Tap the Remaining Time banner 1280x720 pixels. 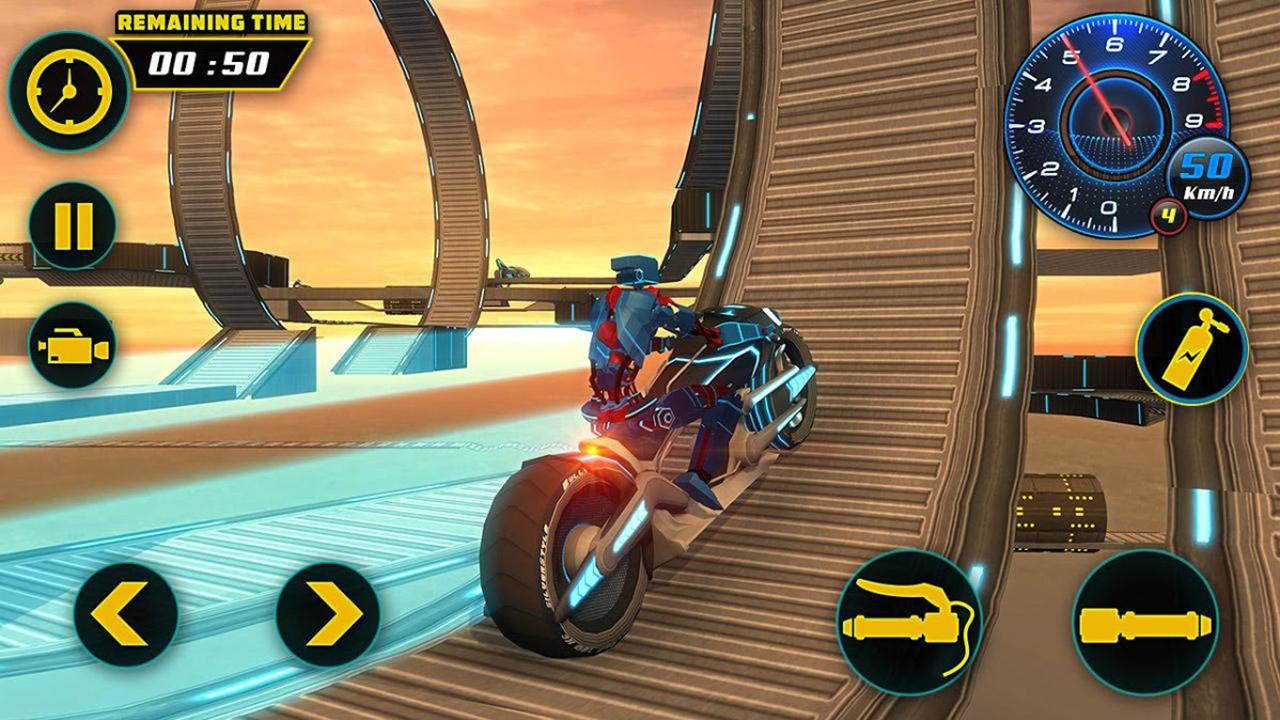(211, 19)
